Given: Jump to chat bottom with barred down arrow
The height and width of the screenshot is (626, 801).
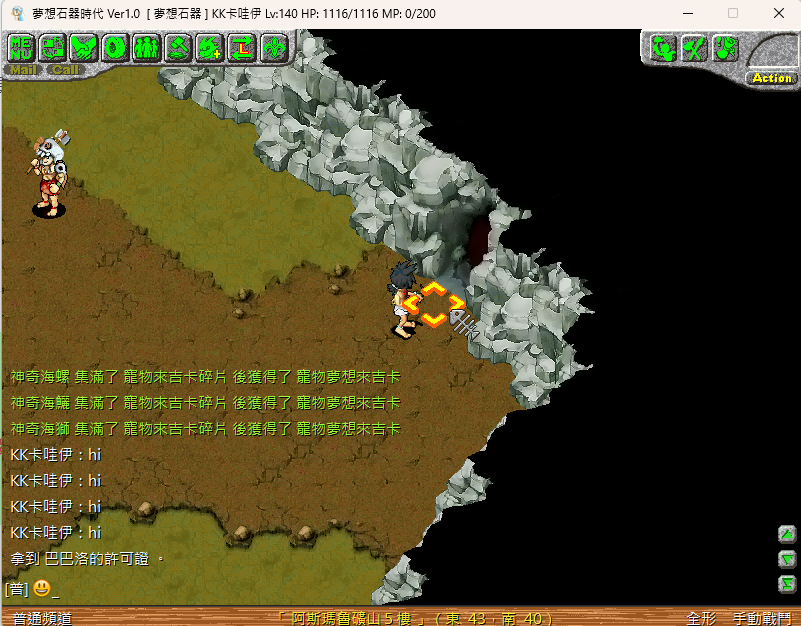Looking at the screenshot, I should [788, 583].
